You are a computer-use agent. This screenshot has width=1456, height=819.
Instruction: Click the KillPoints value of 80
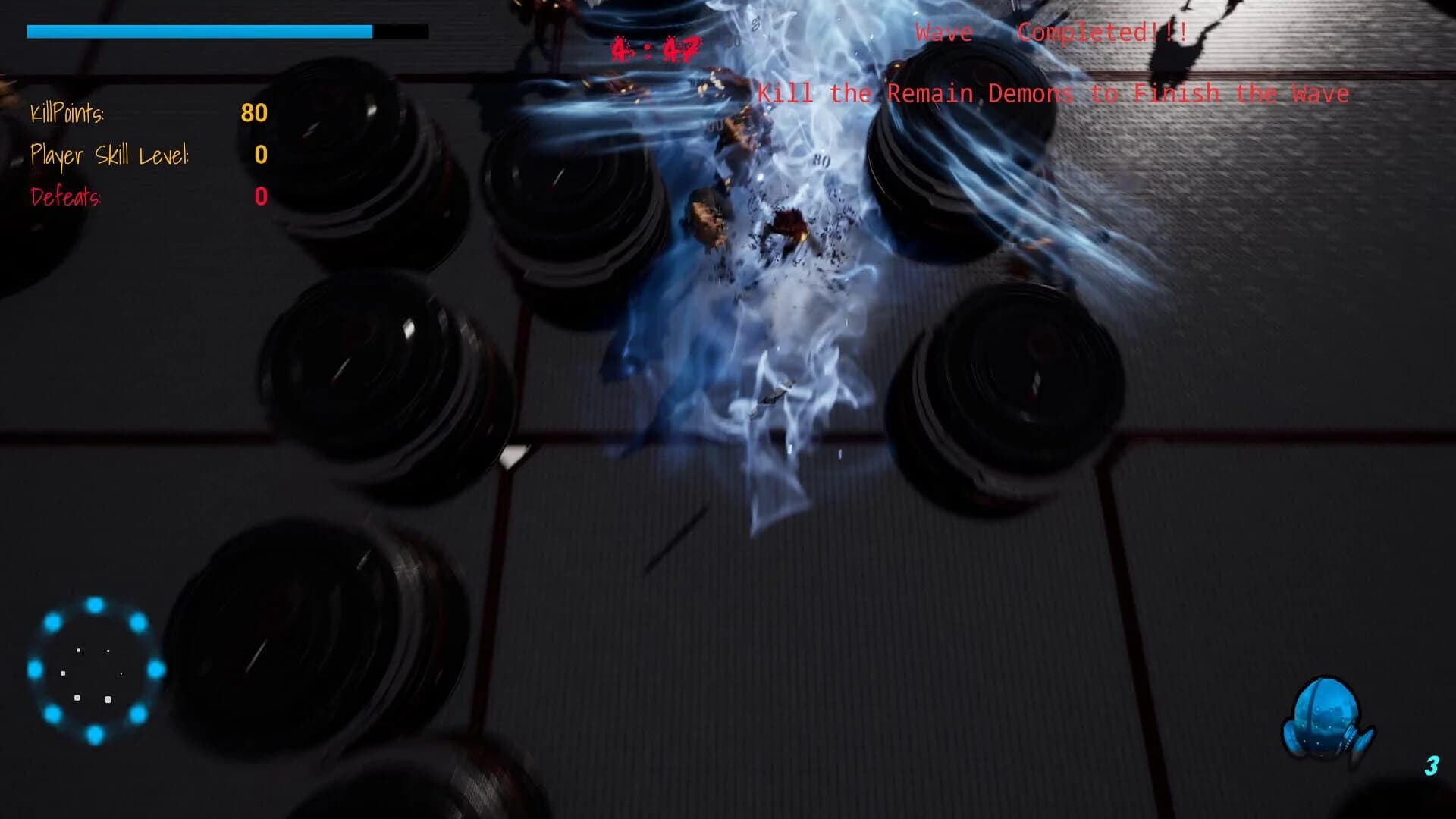tap(253, 114)
